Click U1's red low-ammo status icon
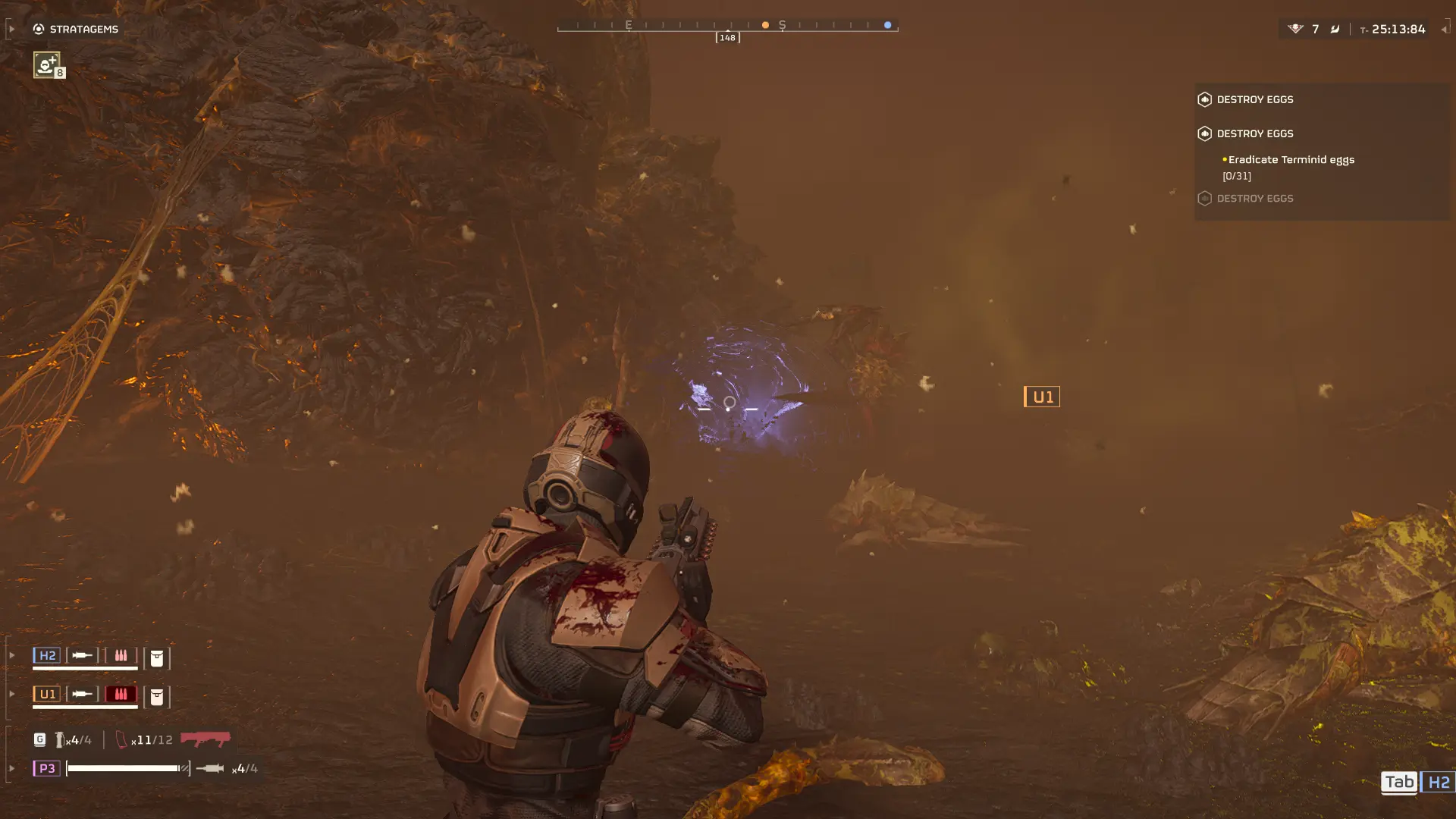Image resolution: width=1456 pixels, height=819 pixels. point(121,694)
